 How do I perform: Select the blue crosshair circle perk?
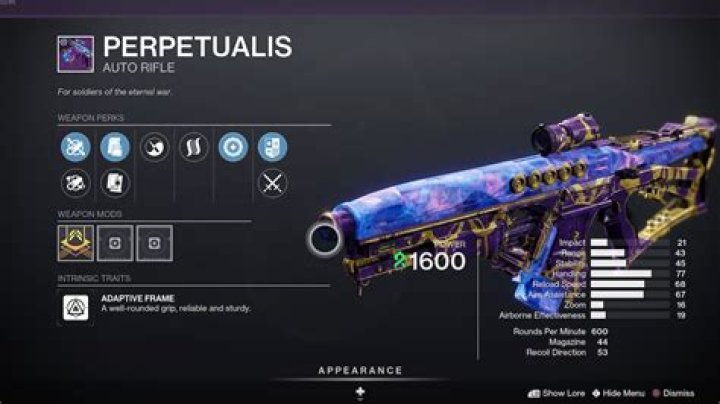click(233, 148)
